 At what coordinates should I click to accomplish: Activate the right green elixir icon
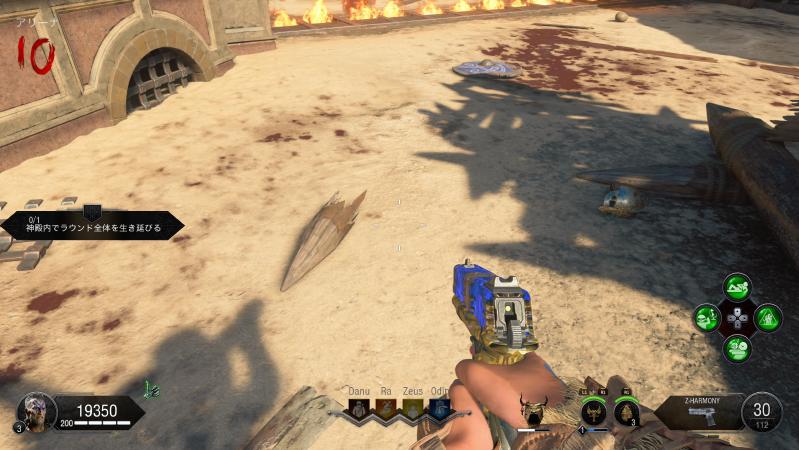(x=768, y=318)
